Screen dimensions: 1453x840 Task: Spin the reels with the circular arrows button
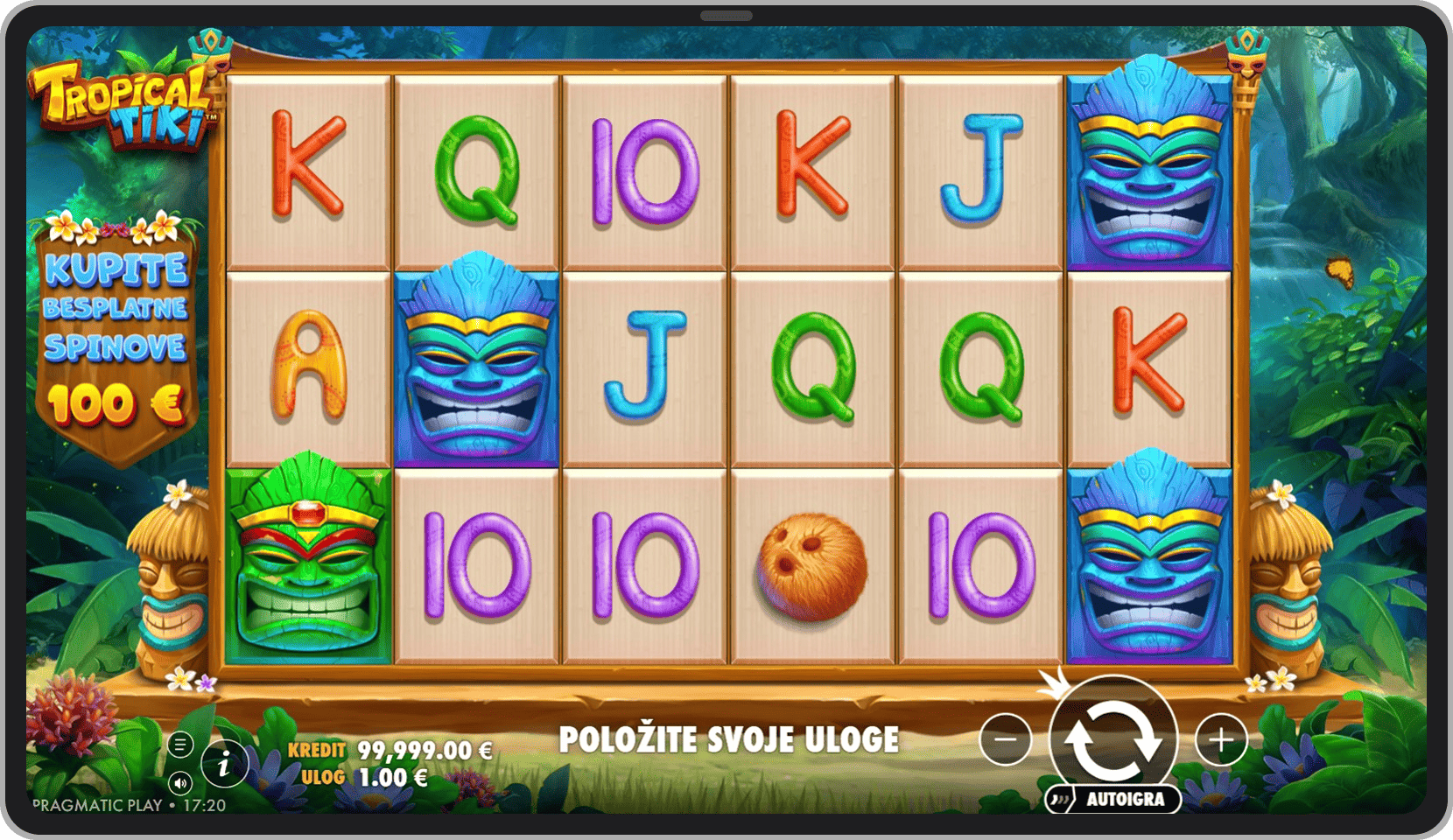(1113, 737)
